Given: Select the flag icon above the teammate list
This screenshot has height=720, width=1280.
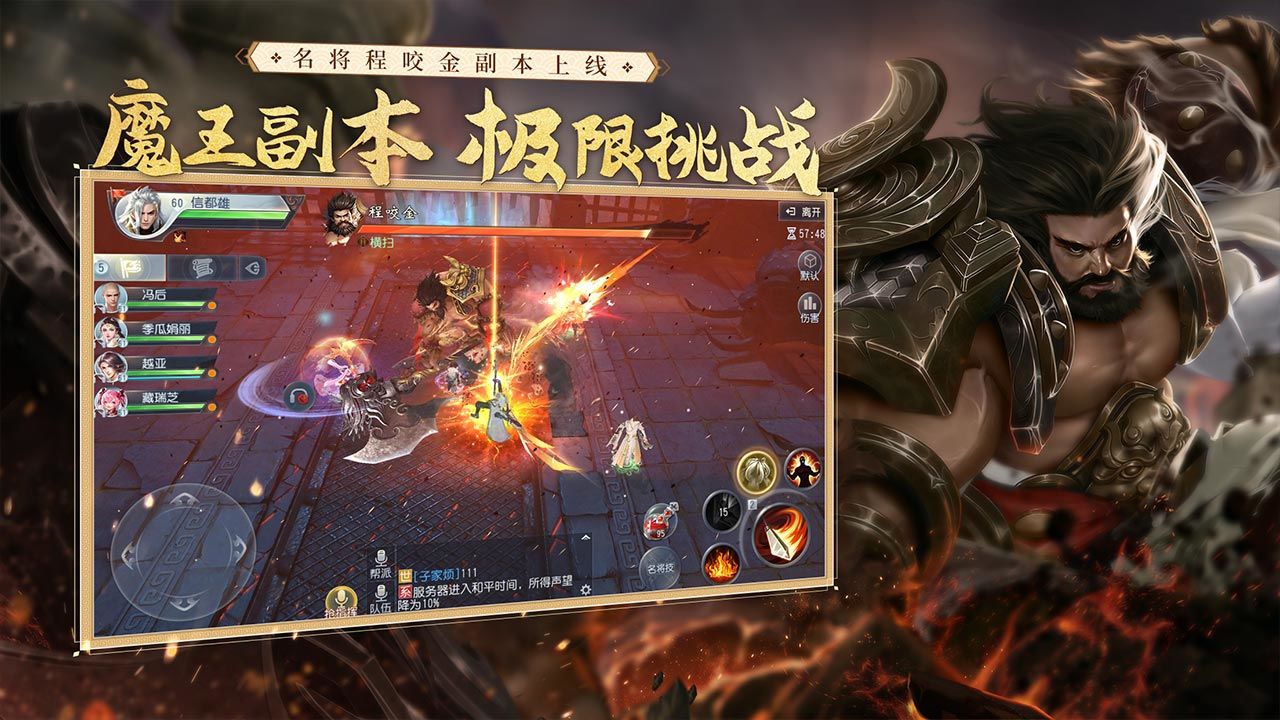Looking at the screenshot, I should pos(130,267).
